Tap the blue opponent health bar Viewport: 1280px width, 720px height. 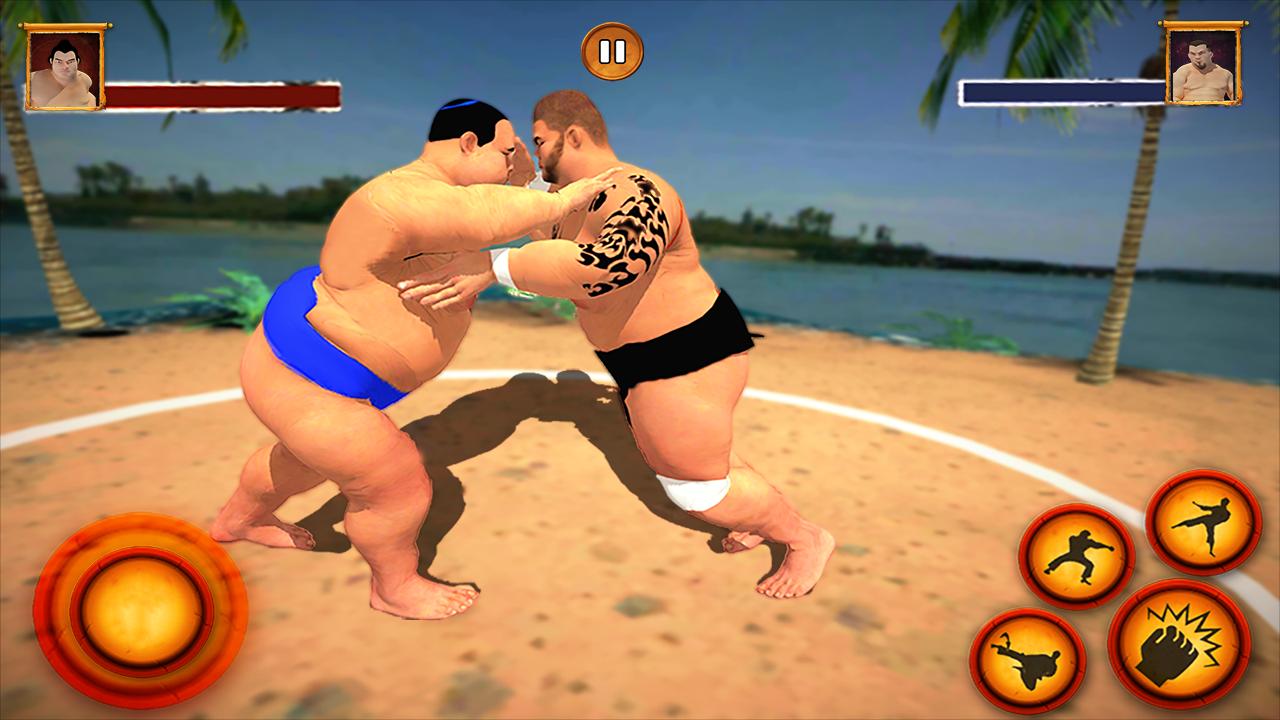(x=1060, y=91)
